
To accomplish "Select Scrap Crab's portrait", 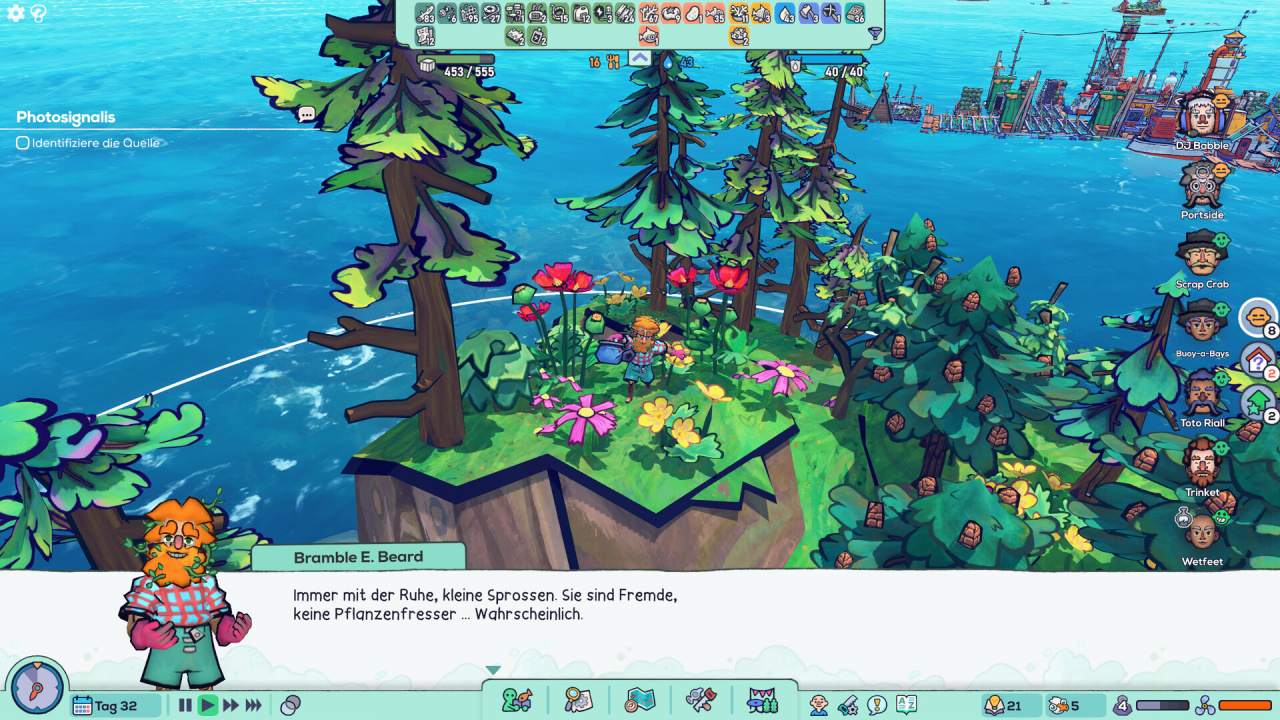I will tap(1200, 254).
